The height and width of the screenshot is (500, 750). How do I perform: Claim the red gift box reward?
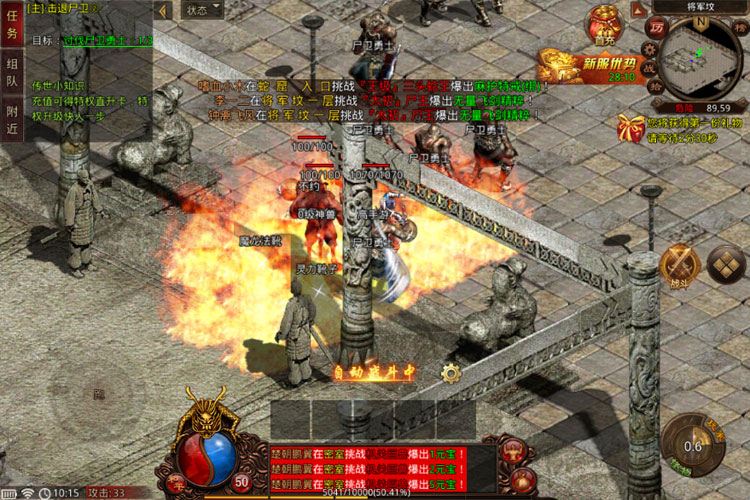[630, 127]
